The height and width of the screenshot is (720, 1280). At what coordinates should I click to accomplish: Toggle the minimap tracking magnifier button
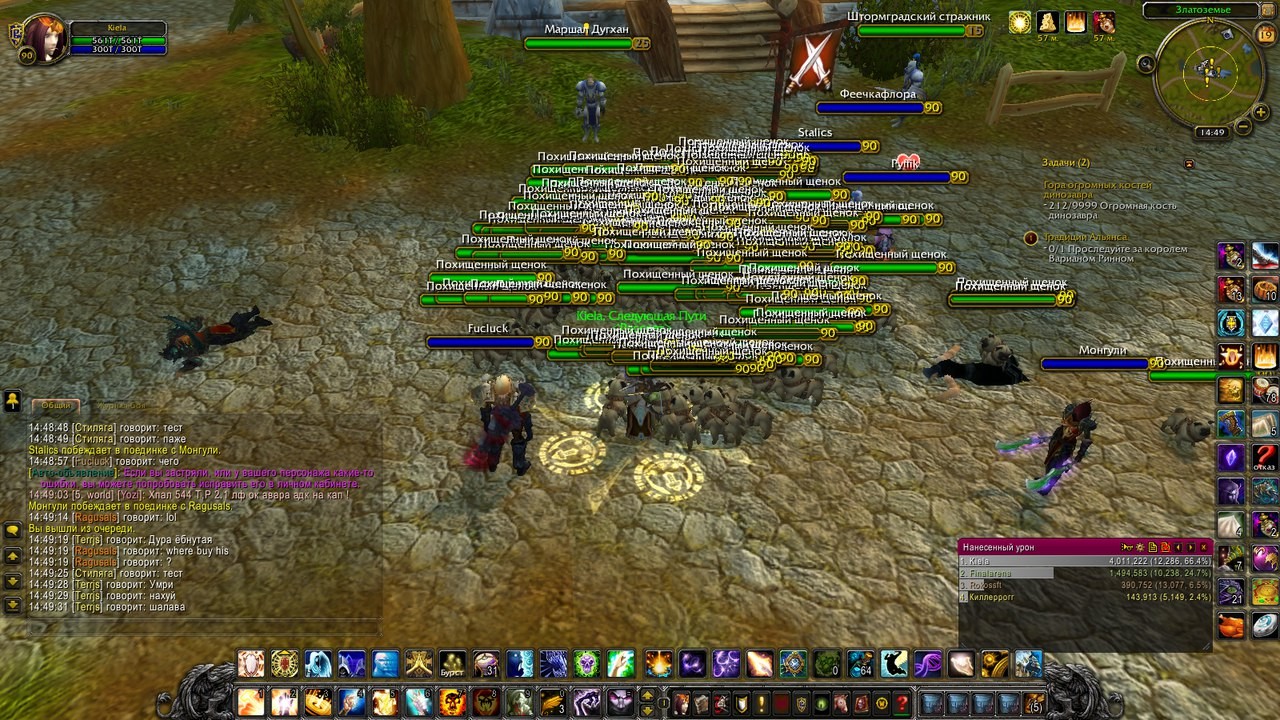1147,64
